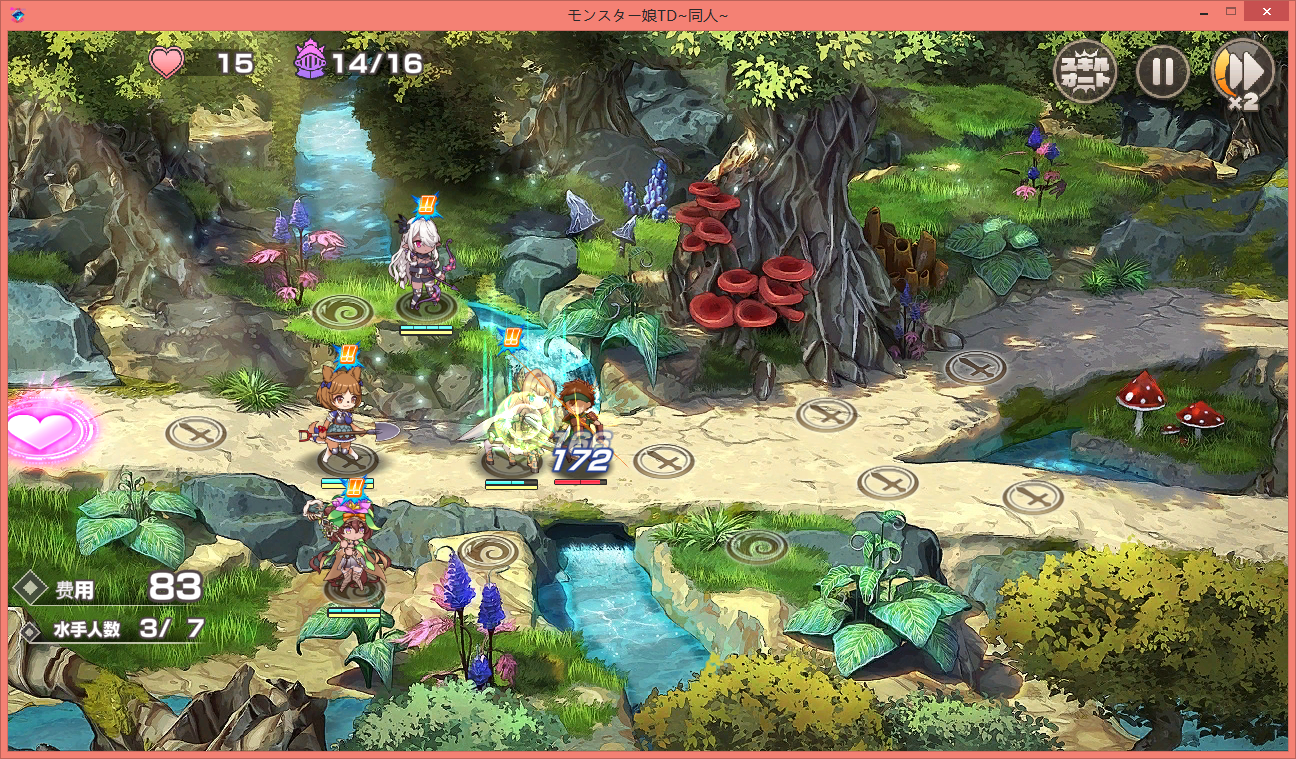Select the witch unit on the lower stone platform

350,550
